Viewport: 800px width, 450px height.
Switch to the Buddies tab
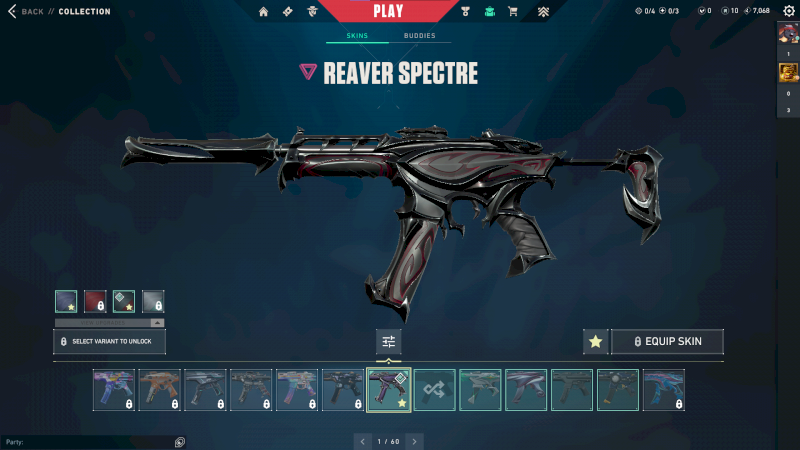click(x=420, y=36)
